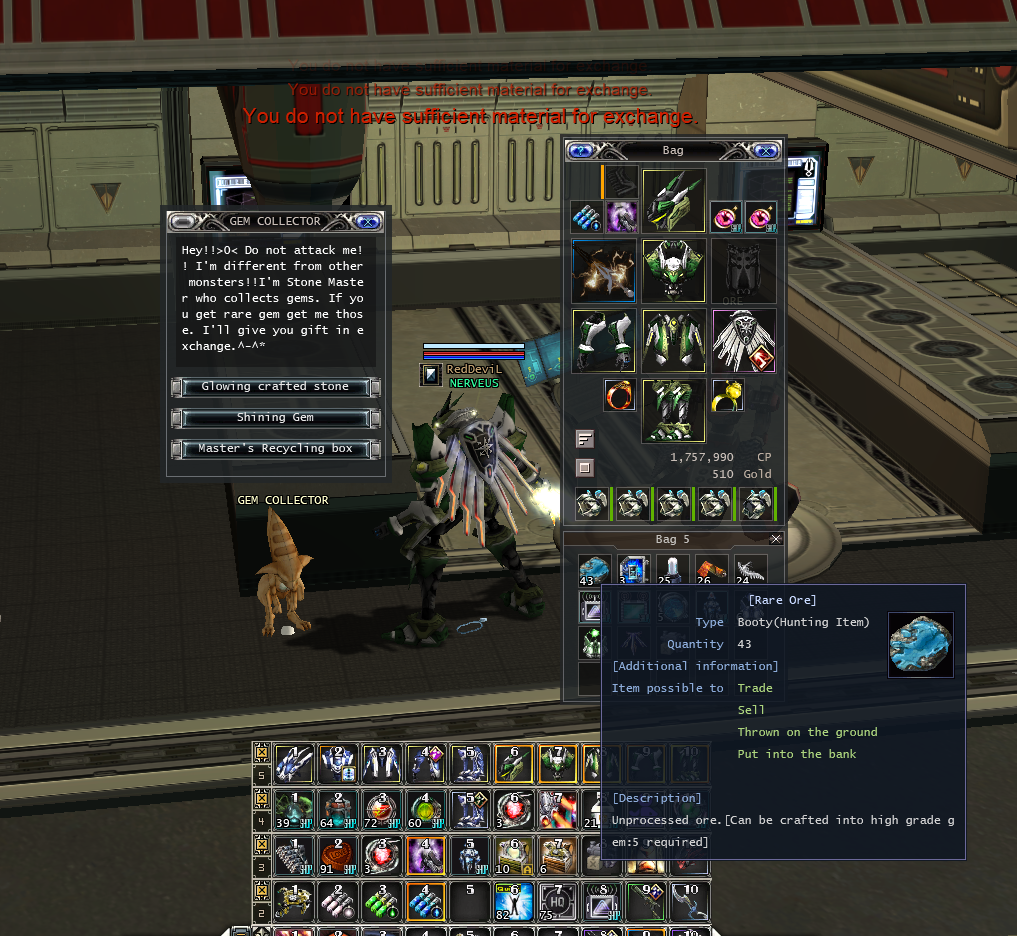Activate the HQ hotbar skill
Screen dimensions: 1017x936
point(553,902)
